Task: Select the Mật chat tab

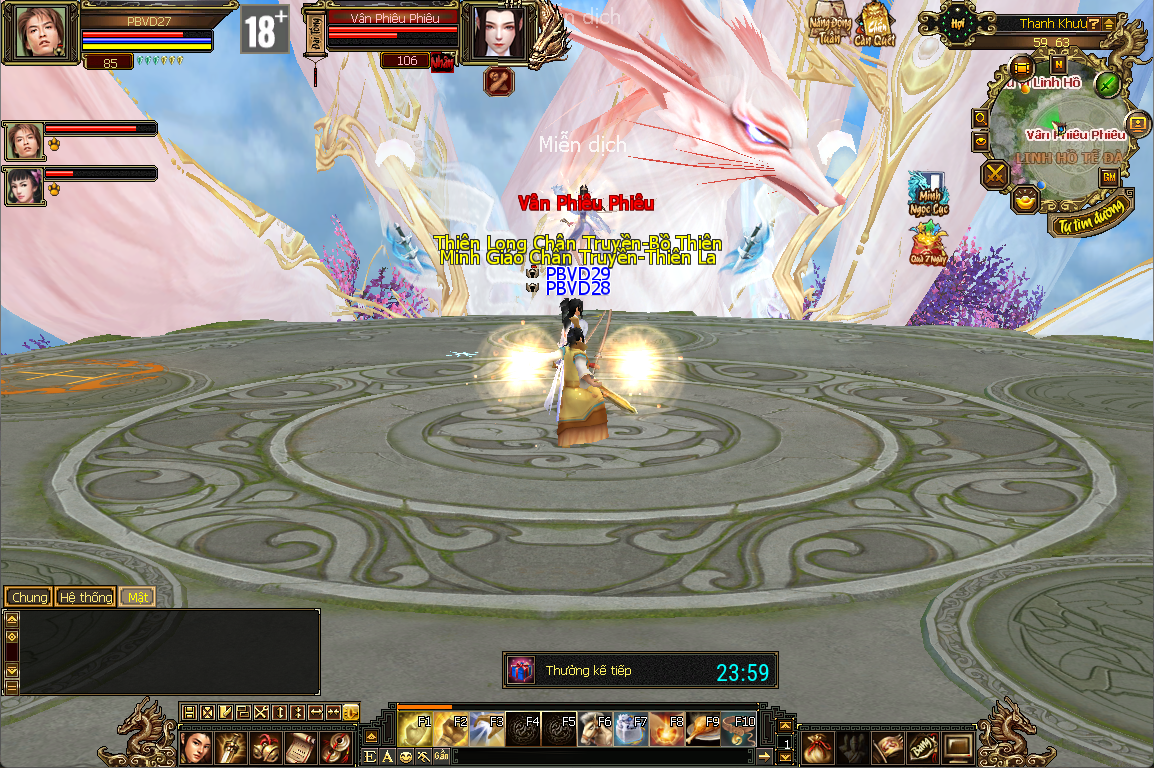Action: point(137,597)
